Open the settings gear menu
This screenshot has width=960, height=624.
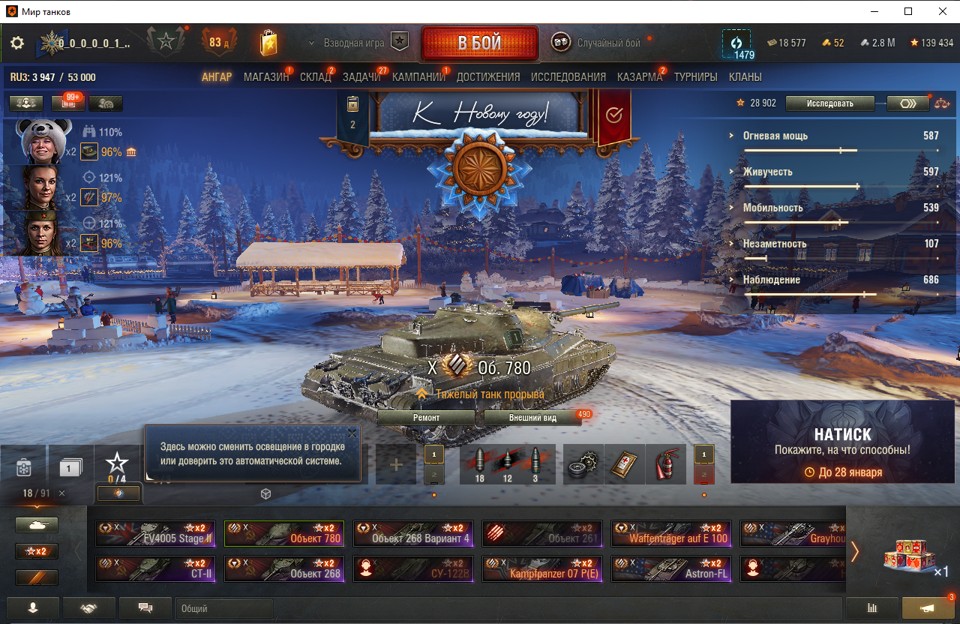(x=17, y=43)
